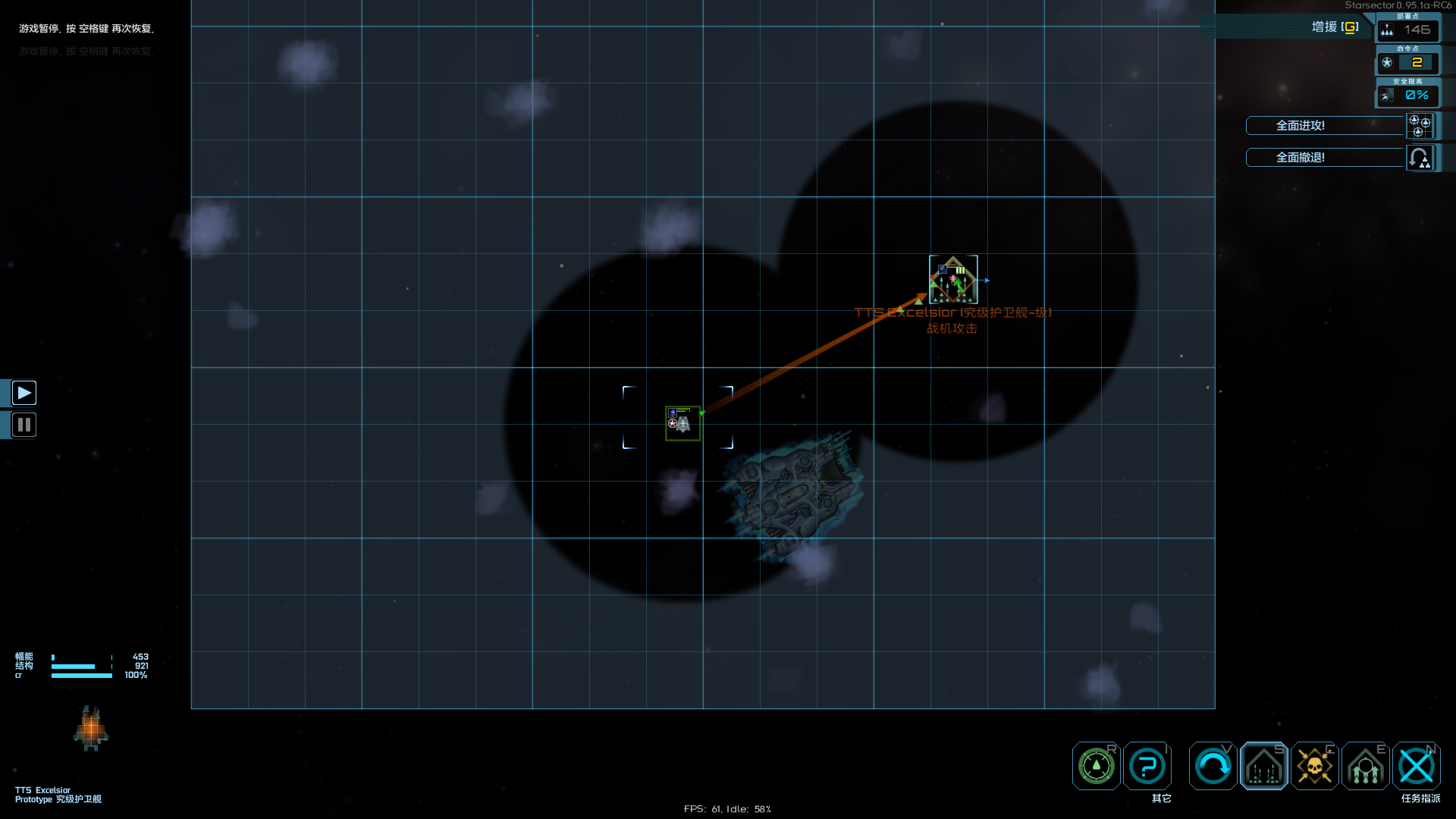The image size is (1456, 819).
Task: Click the Cancel Assignment X icon labeled N
Action: pyautogui.click(x=1417, y=766)
